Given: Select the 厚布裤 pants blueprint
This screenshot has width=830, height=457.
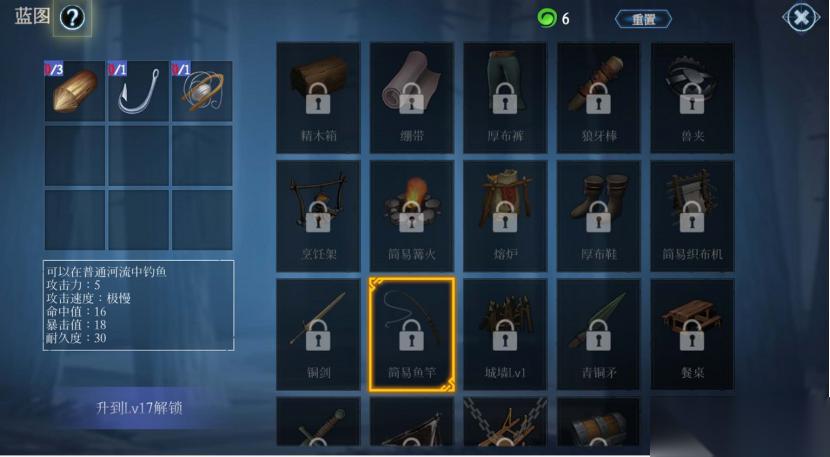Looking at the screenshot, I should (505, 97).
